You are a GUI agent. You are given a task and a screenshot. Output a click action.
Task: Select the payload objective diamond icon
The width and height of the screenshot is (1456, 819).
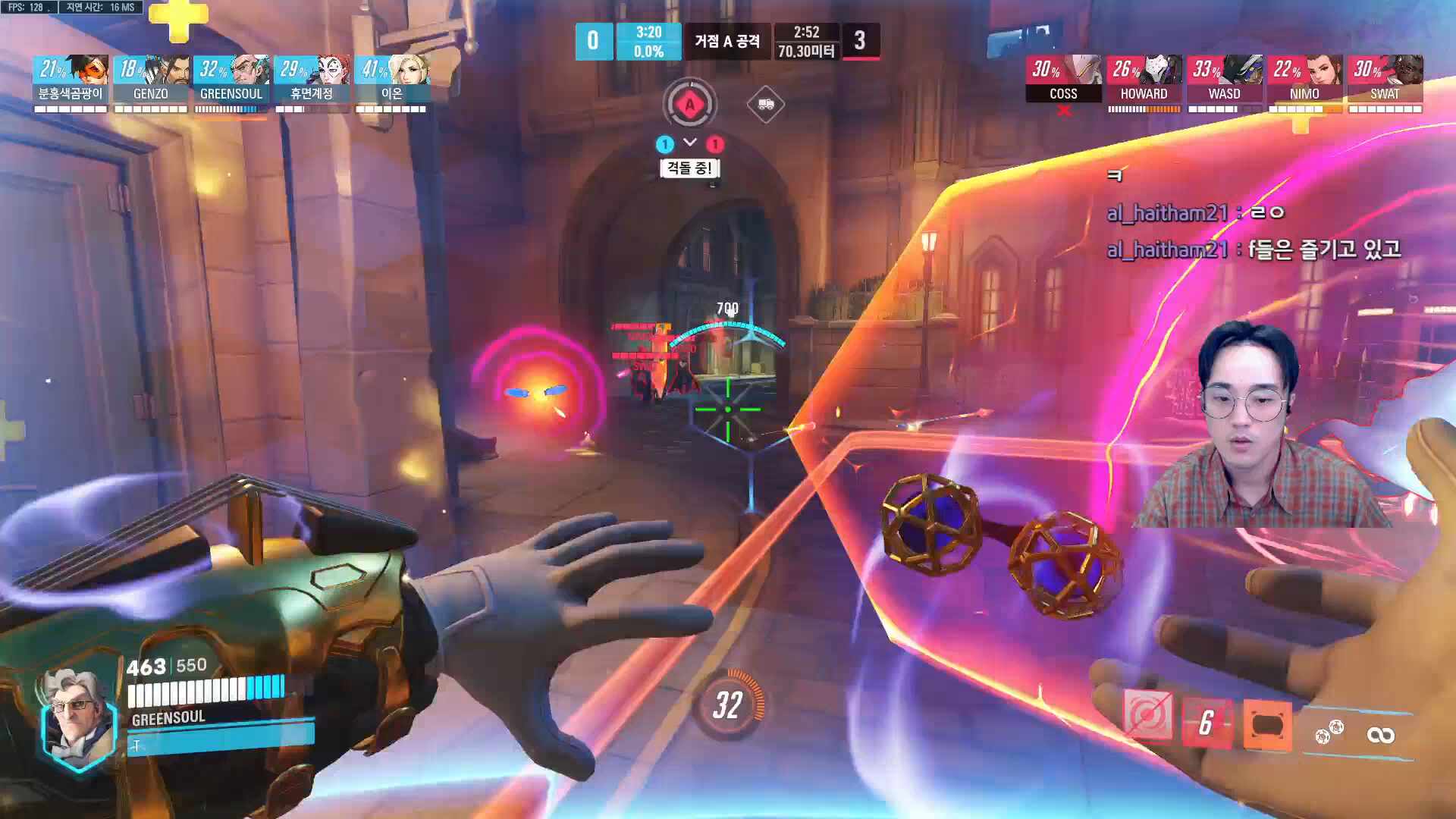tap(765, 105)
